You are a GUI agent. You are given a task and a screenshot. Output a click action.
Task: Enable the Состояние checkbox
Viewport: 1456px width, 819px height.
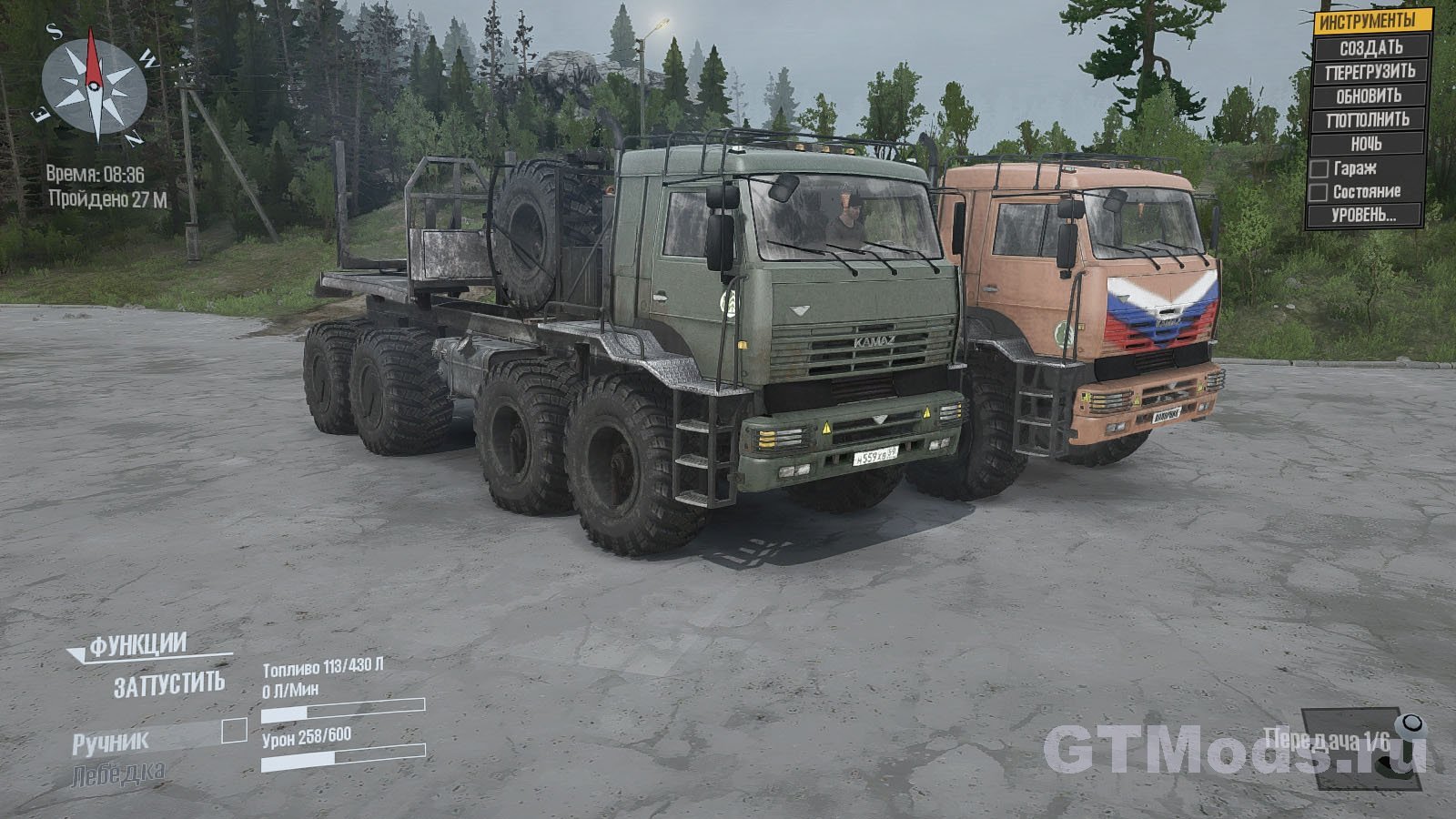(x=1318, y=192)
